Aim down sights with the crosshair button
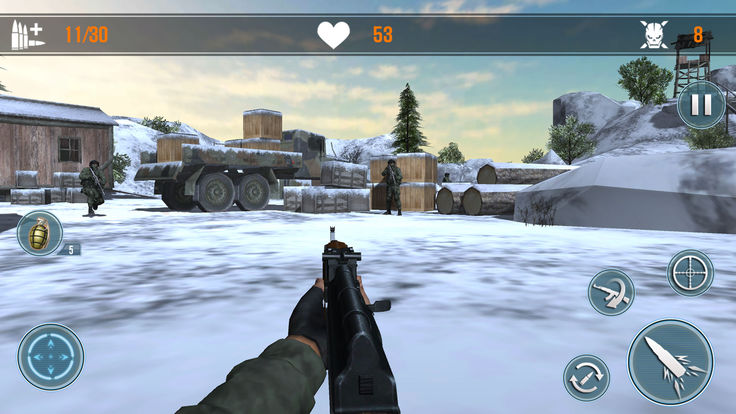This screenshot has height=414, width=736. point(690,273)
